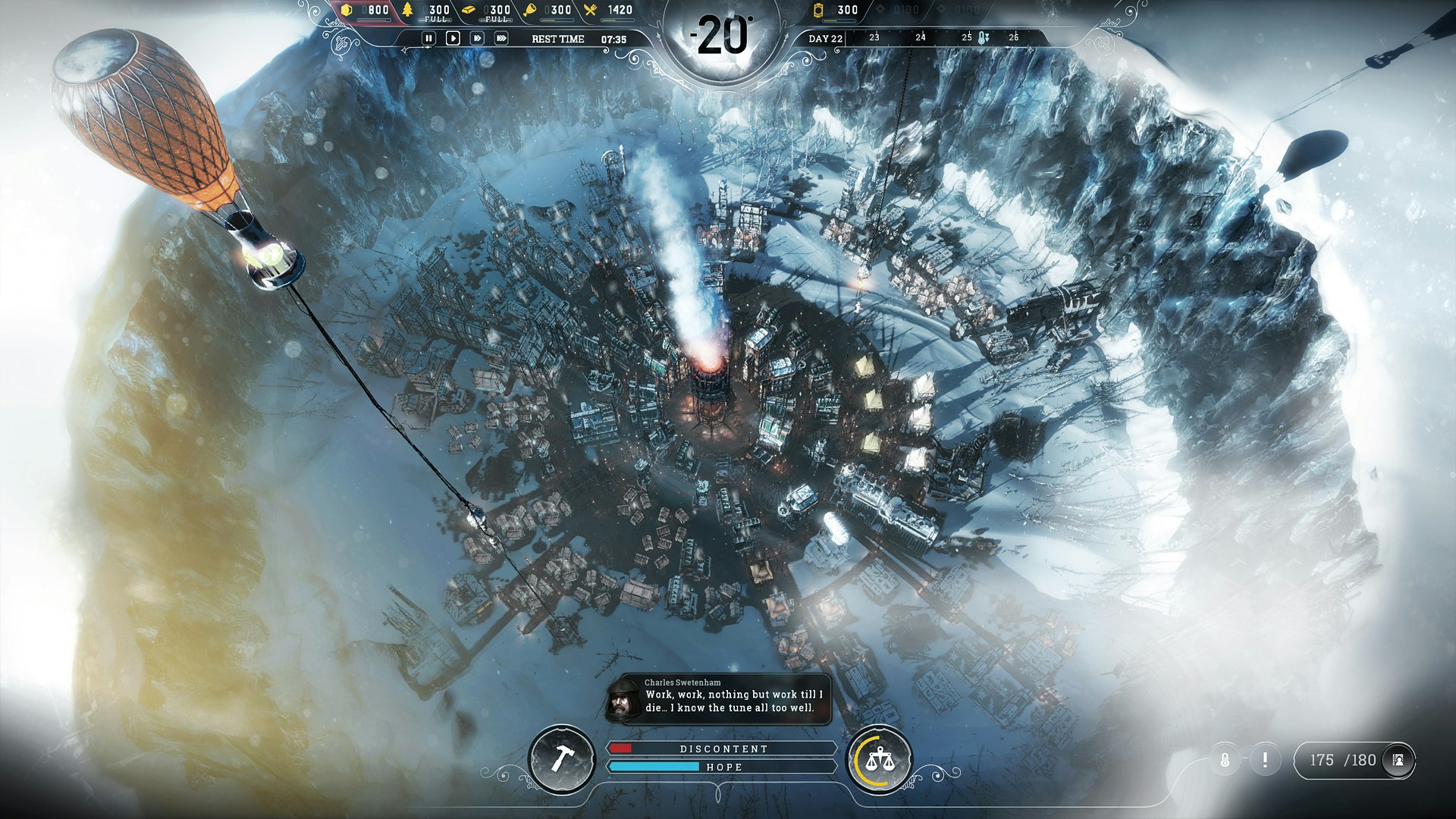Open the temperature overlay thermometer icon
Image resolution: width=1456 pixels, height=819 pixels.
coord(1225,760)
